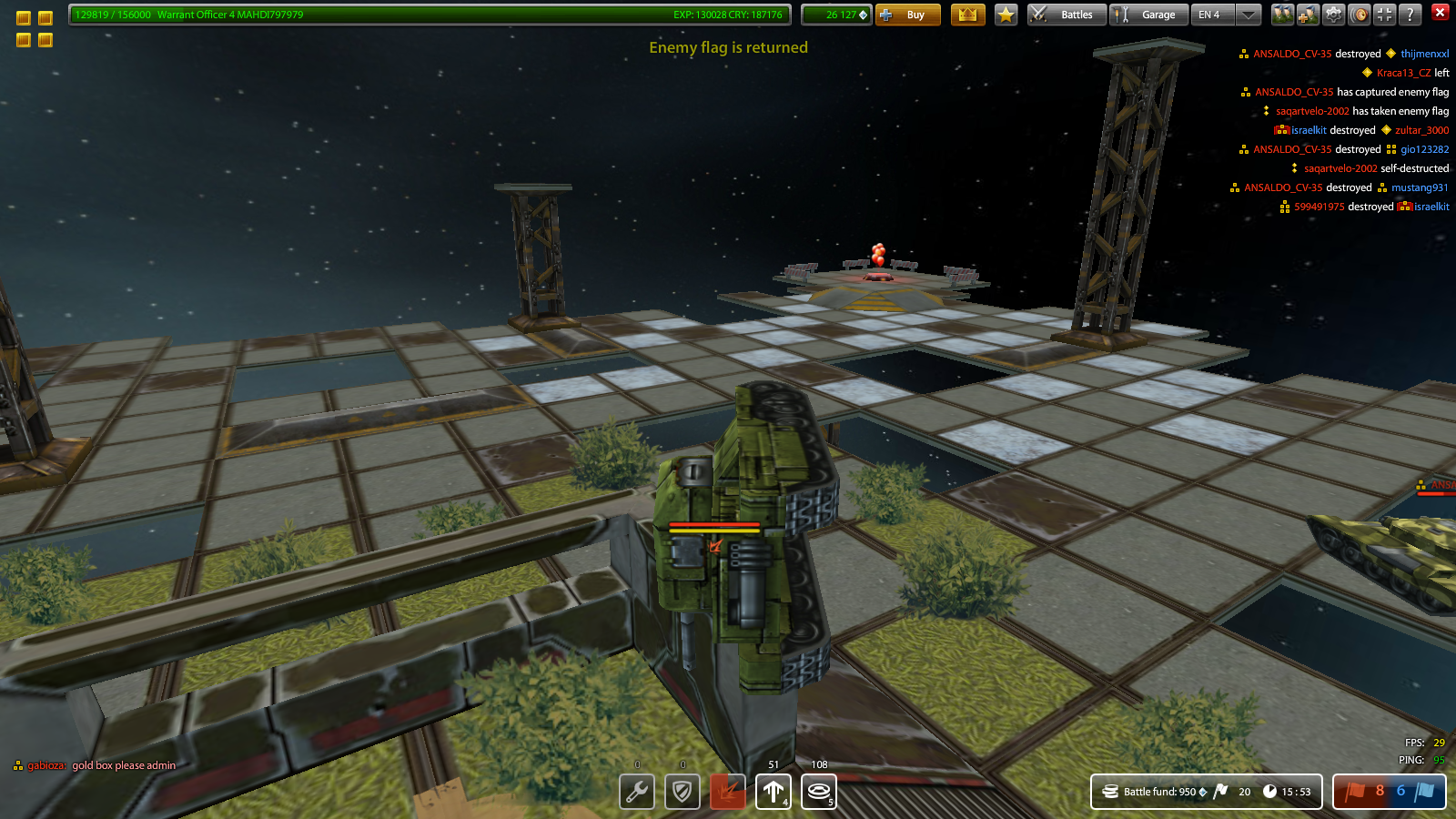Go to the Garage
This screenshot has width=1456, height=819.
click(x=1148, y=15)
